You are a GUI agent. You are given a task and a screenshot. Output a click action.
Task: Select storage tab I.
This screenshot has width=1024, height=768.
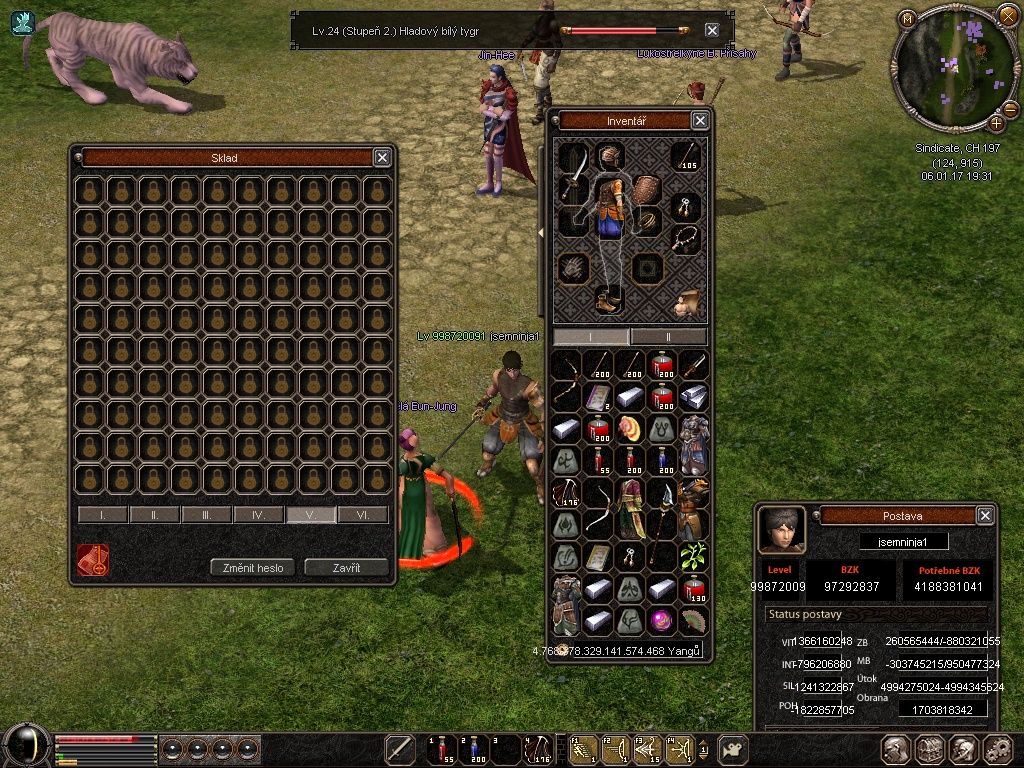[x=103, y=515]
